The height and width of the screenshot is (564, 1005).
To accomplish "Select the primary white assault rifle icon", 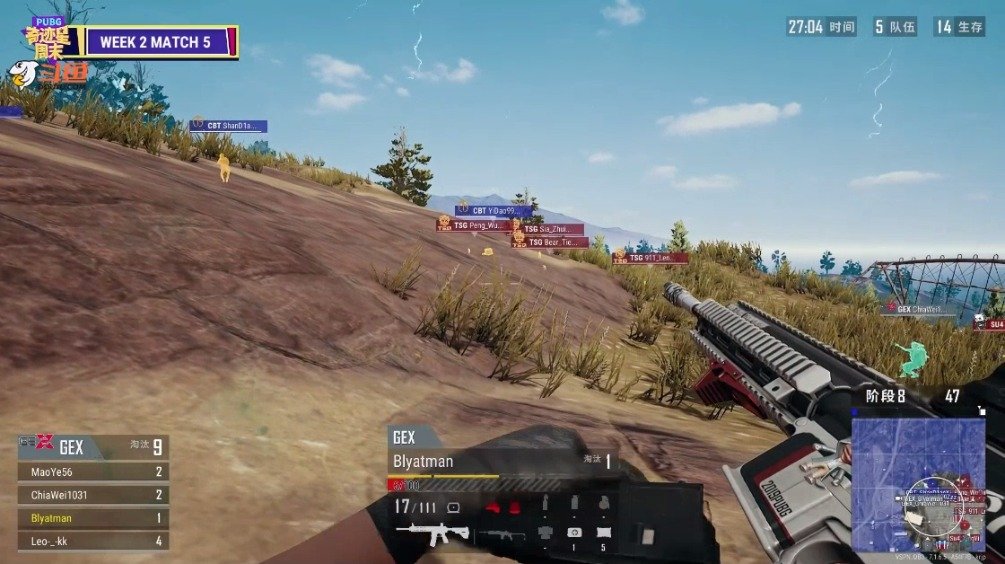I will coord(433,535).
